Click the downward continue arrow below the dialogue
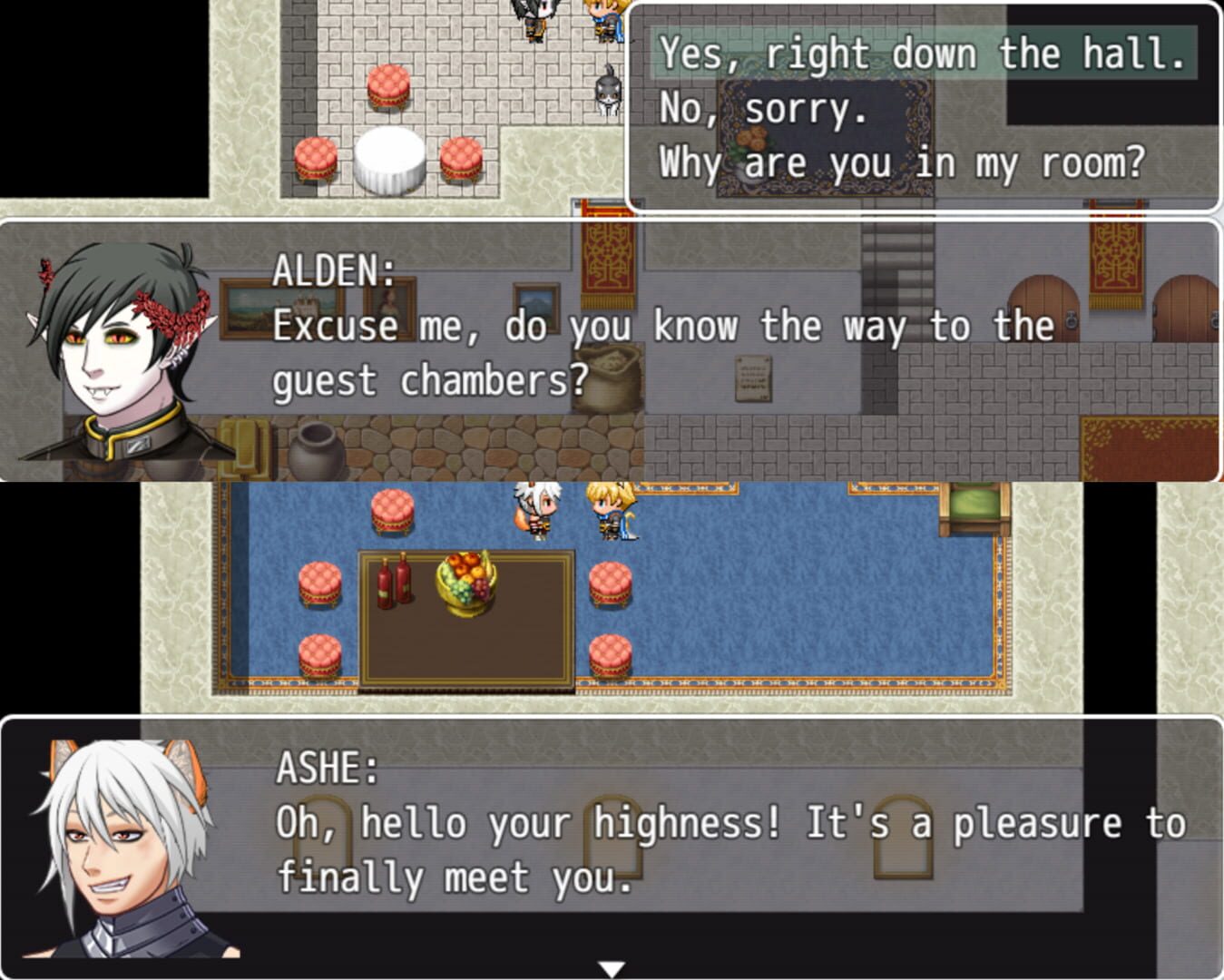 click(x=612, y=969)
